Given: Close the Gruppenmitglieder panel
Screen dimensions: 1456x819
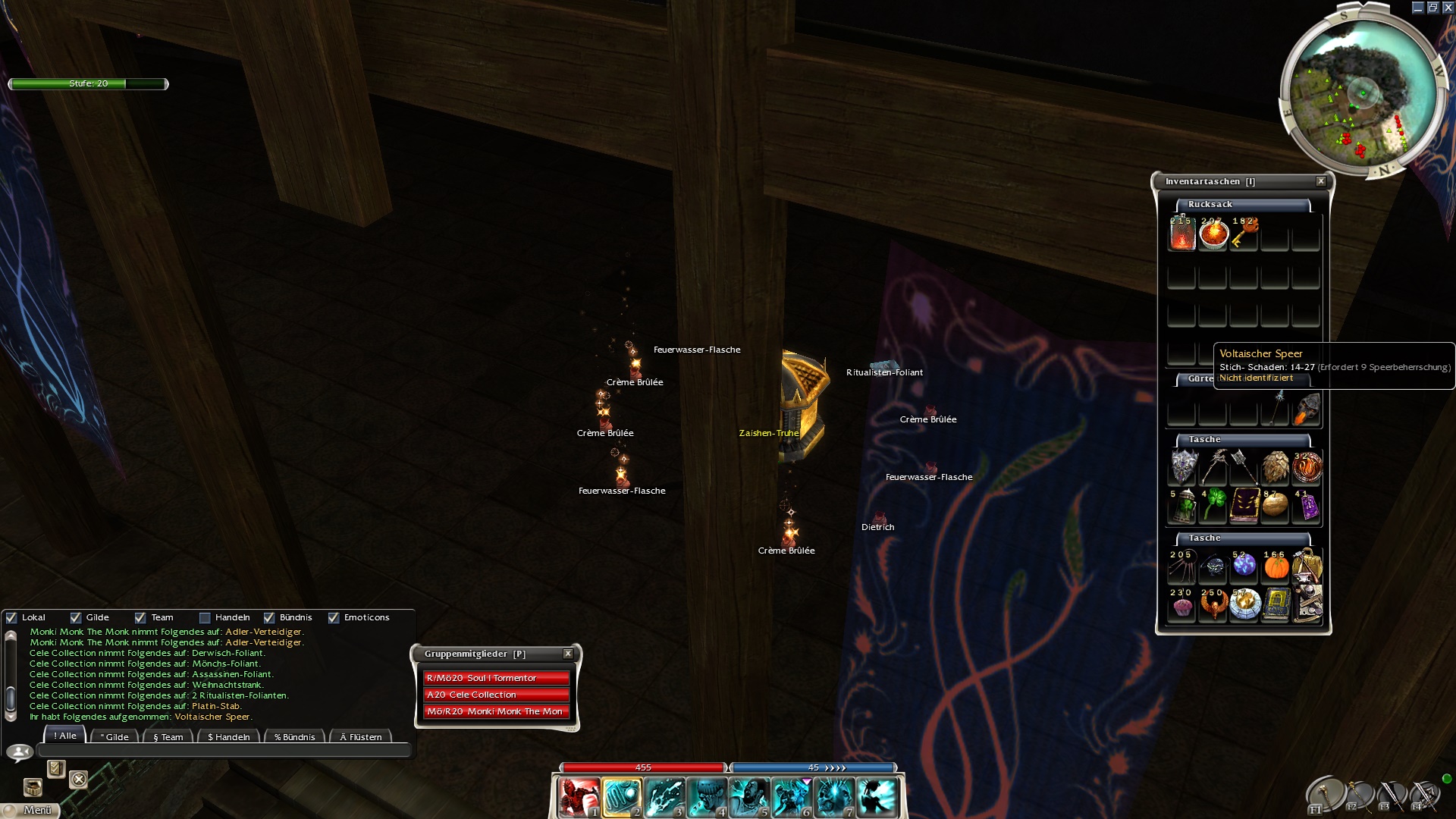Looking at the screenshot, I should coord(568,654).
